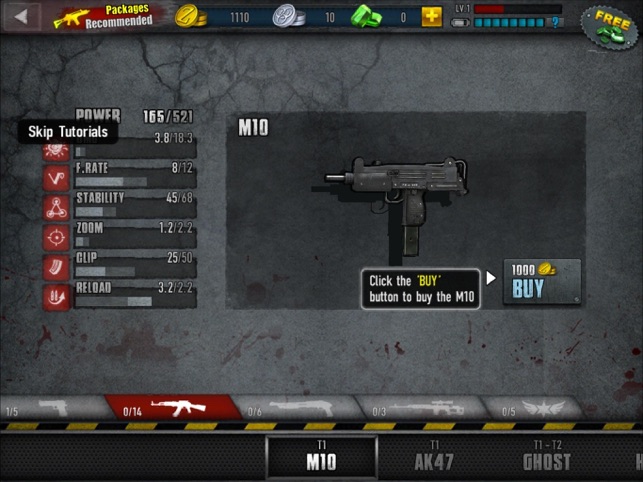
Task: Add more currency with the plus button
Action: [431, 17]
